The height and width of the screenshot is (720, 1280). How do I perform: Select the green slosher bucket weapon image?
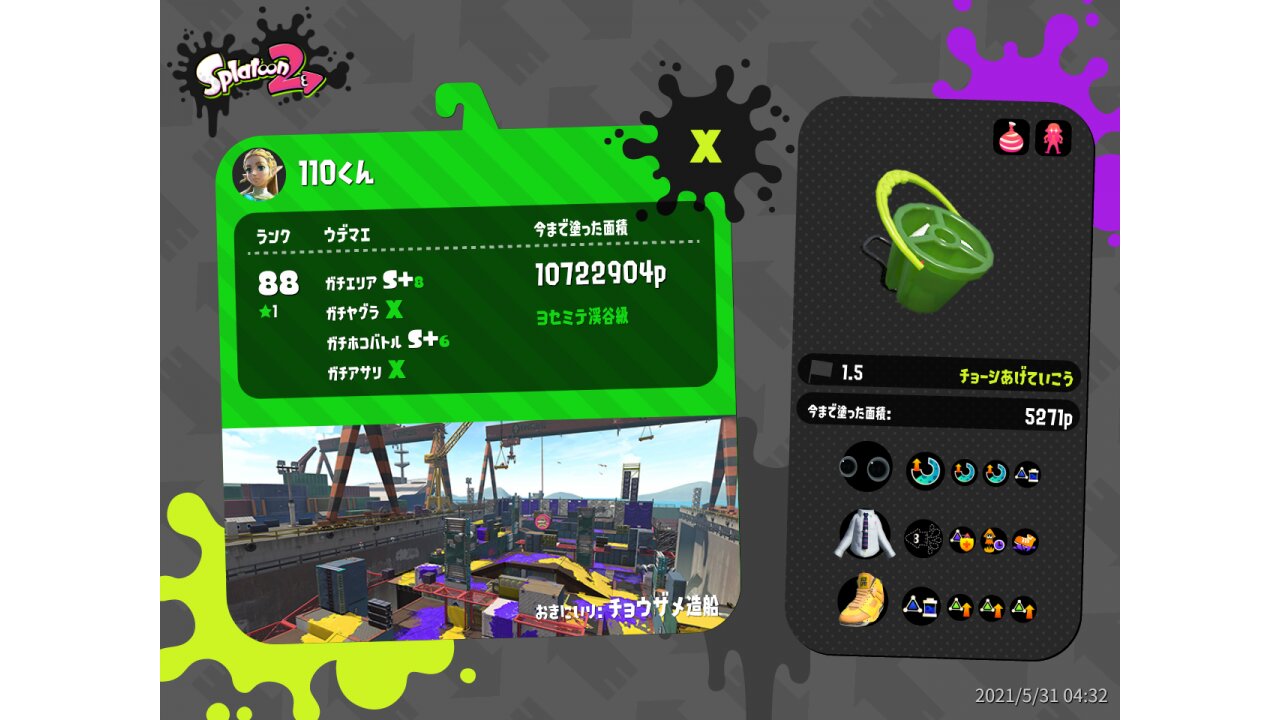928,241
